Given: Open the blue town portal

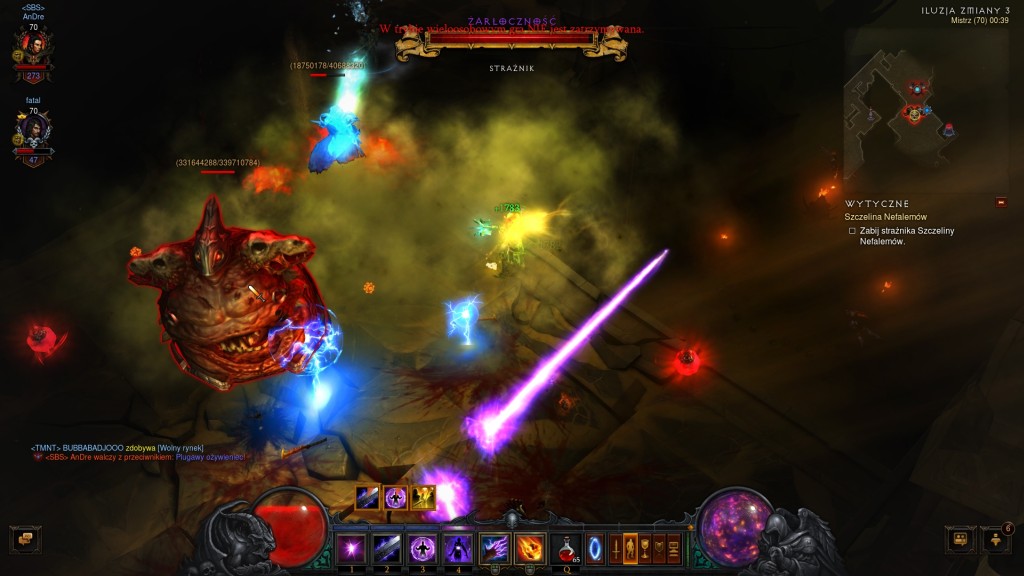Looking at the screenshot, I should click(x=596, y=549).
